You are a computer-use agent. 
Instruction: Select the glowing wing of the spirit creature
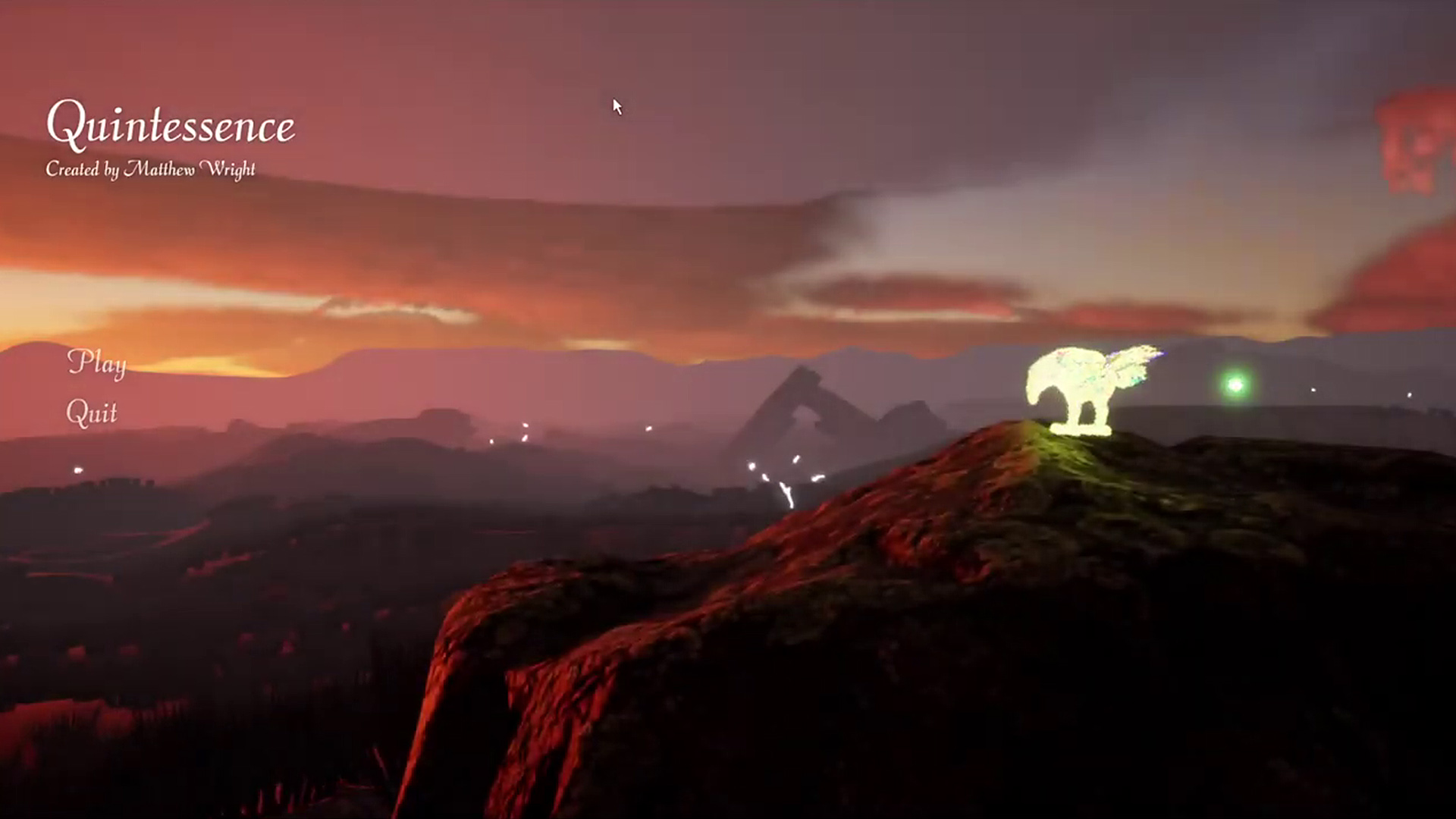1134,364
